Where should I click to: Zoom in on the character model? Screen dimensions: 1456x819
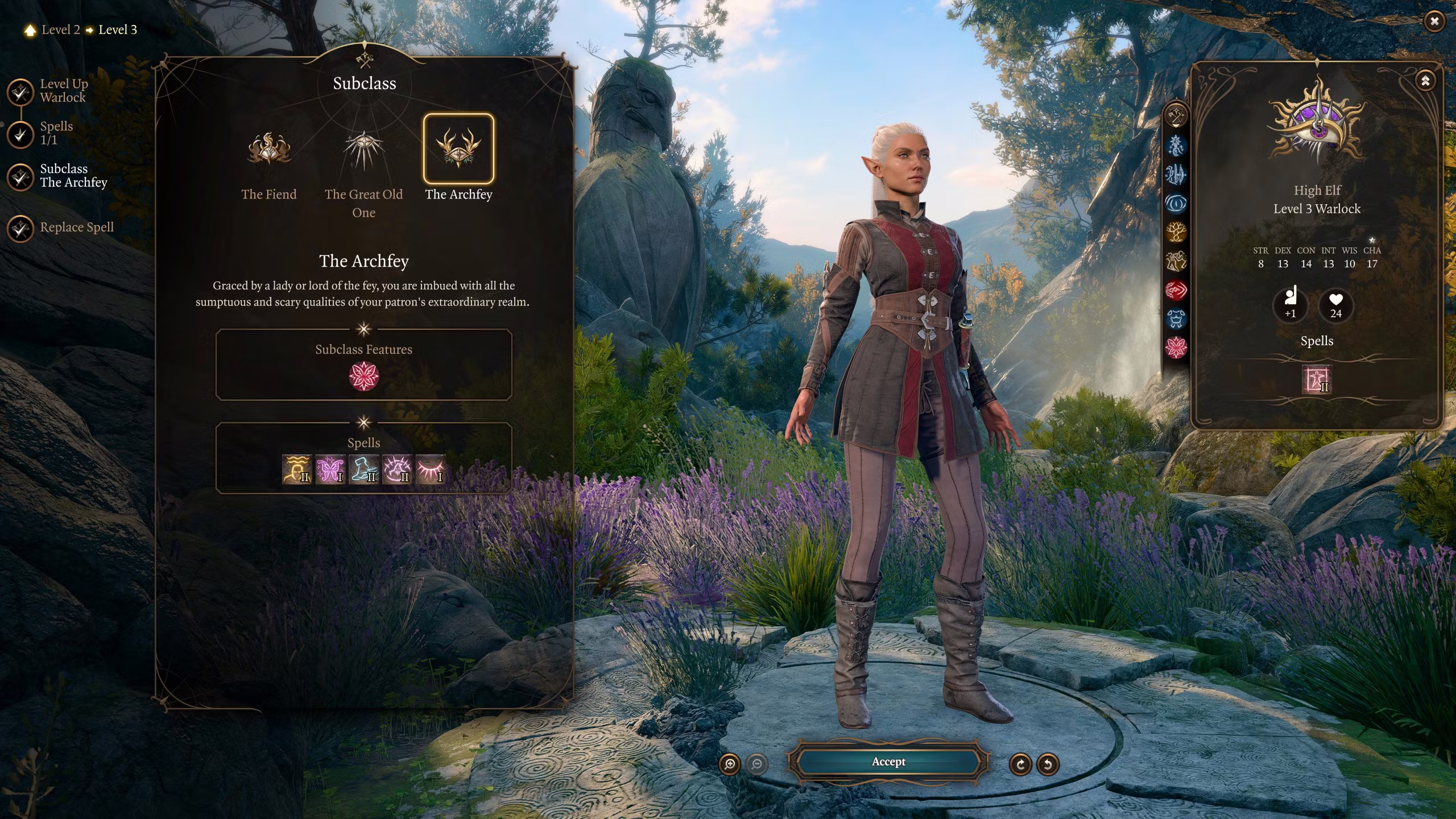(x=730, y=764)
